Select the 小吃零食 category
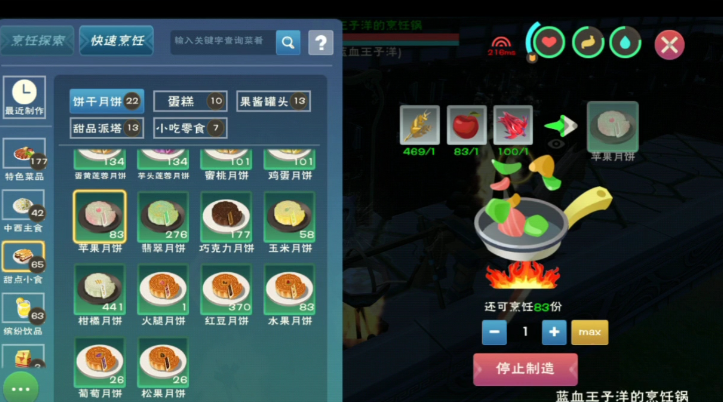The height and width of the screenshot is (402, 723). click(189, 128)
